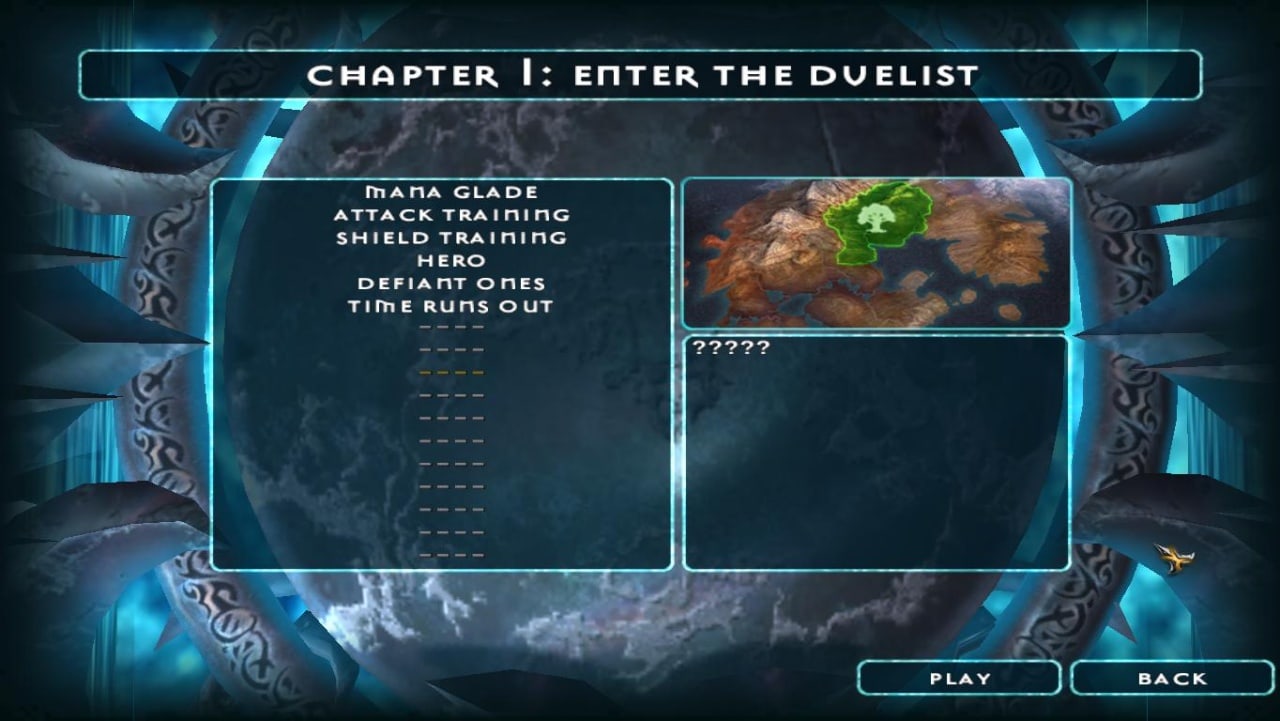
Task: Choose the Attack Training mission
Action: pos(451,215)
